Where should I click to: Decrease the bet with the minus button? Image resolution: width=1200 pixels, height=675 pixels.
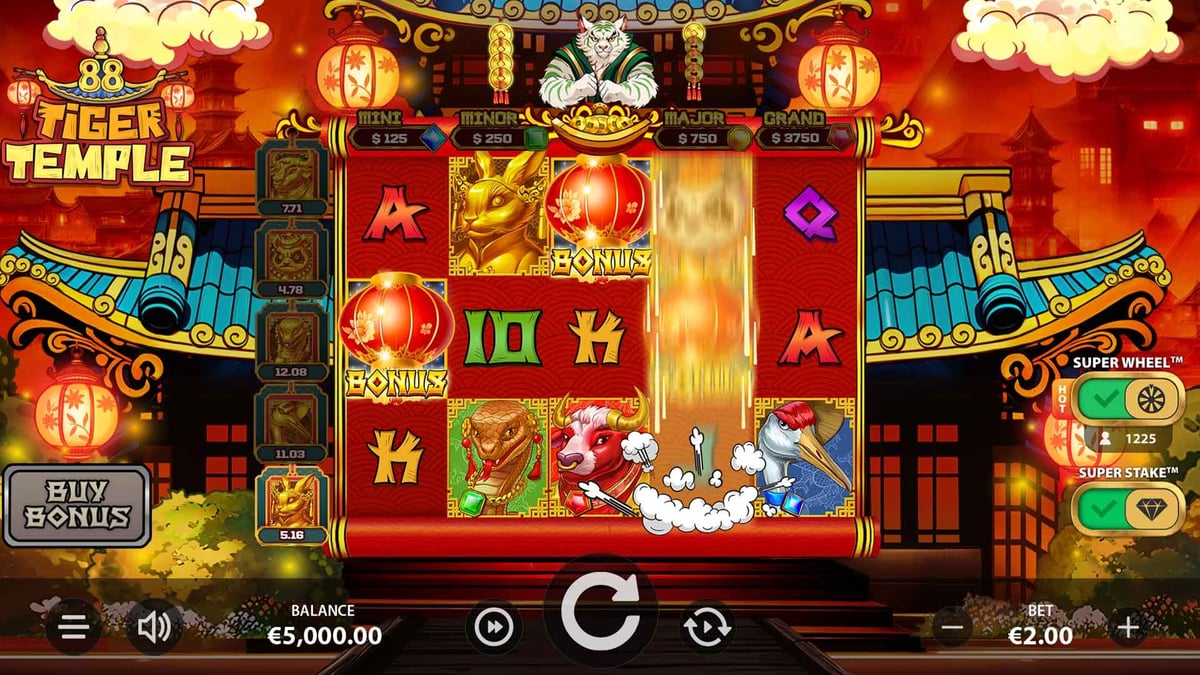click(952, 627)
